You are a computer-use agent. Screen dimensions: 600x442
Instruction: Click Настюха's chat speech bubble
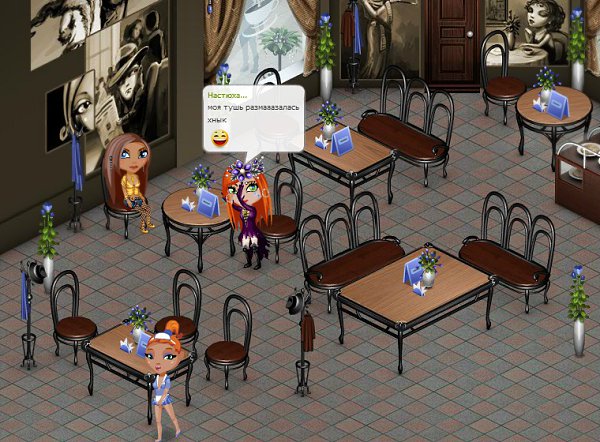click(x=252, y=118)
